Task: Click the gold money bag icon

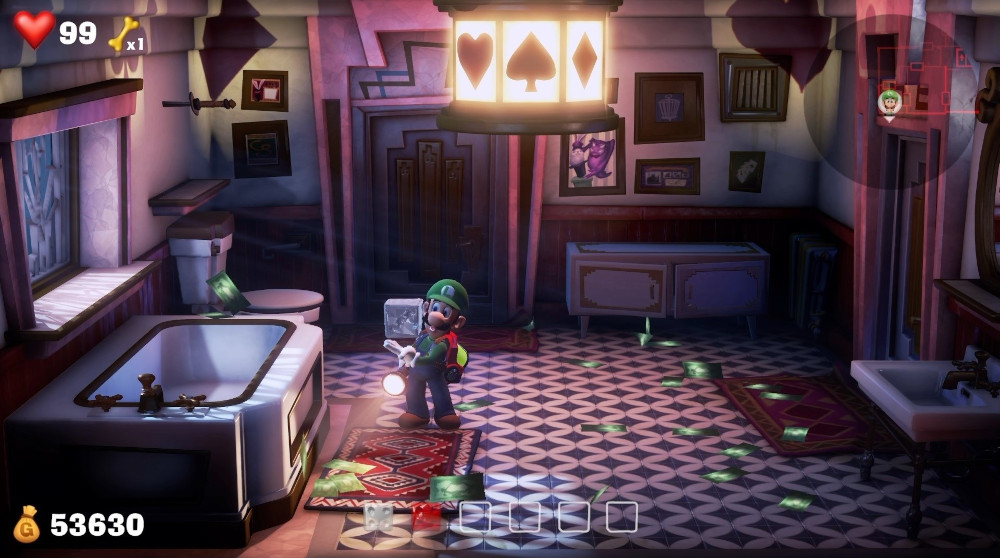Action: (x=26, y=524)
